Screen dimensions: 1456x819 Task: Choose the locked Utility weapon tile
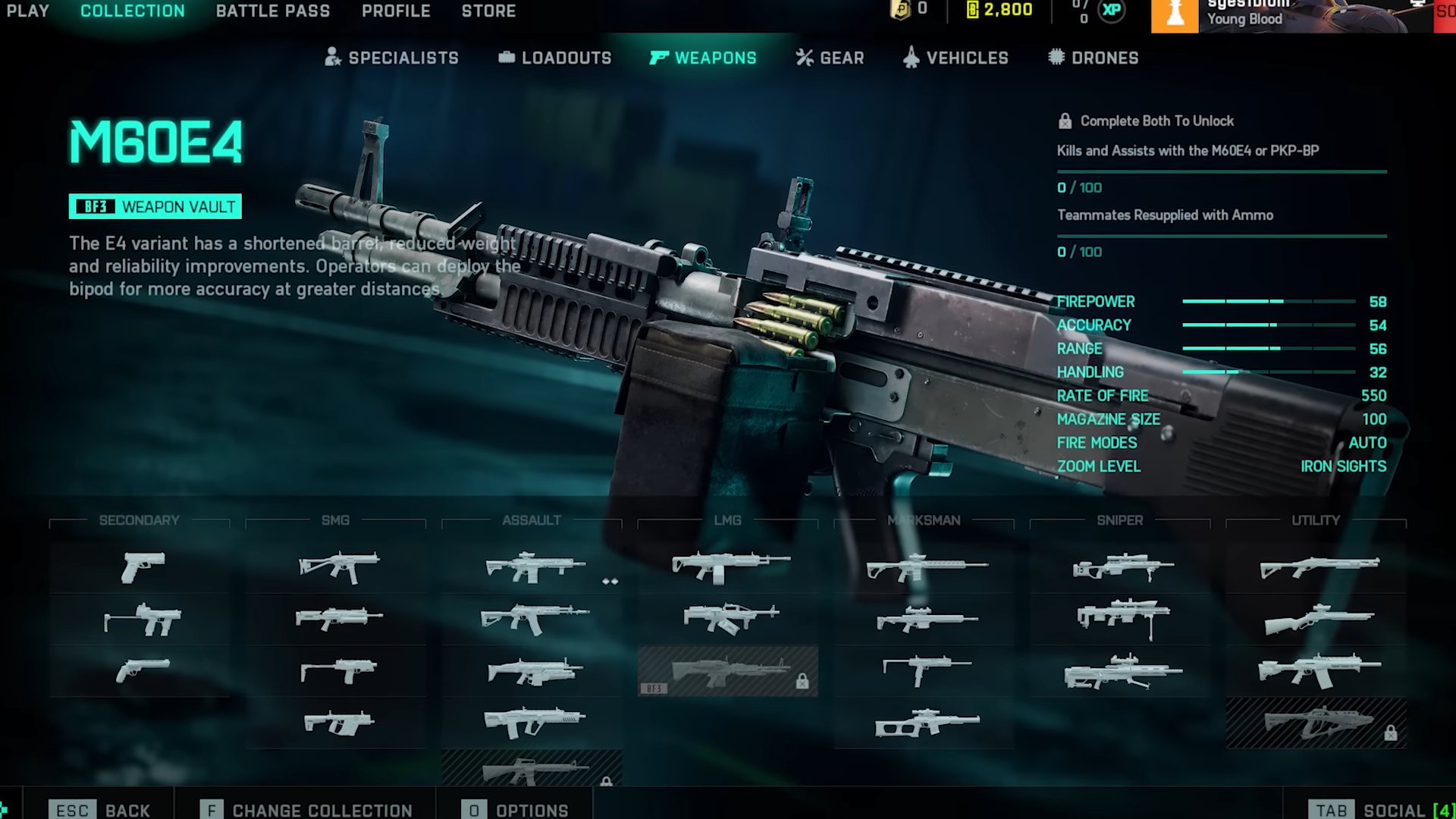pos(1316,723)
